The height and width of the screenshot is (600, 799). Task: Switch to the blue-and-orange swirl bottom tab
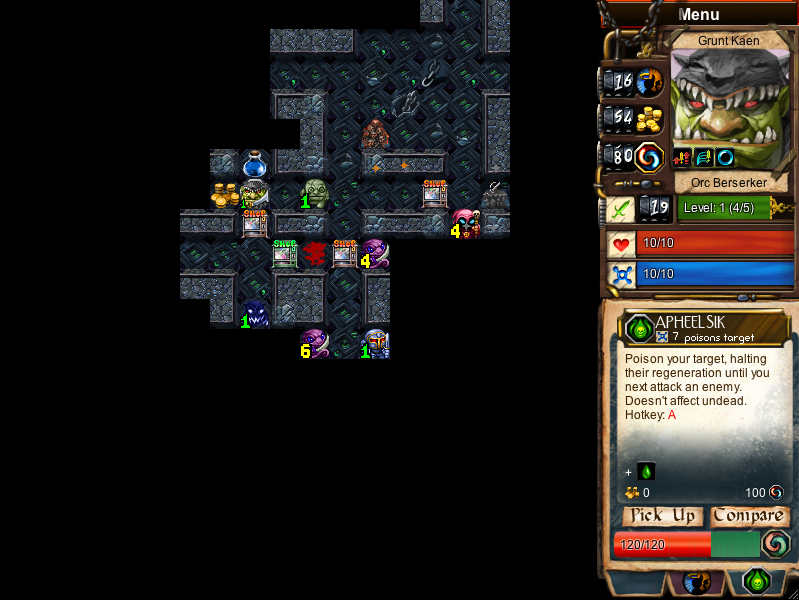pyautogui.click(x=697, y=581)
